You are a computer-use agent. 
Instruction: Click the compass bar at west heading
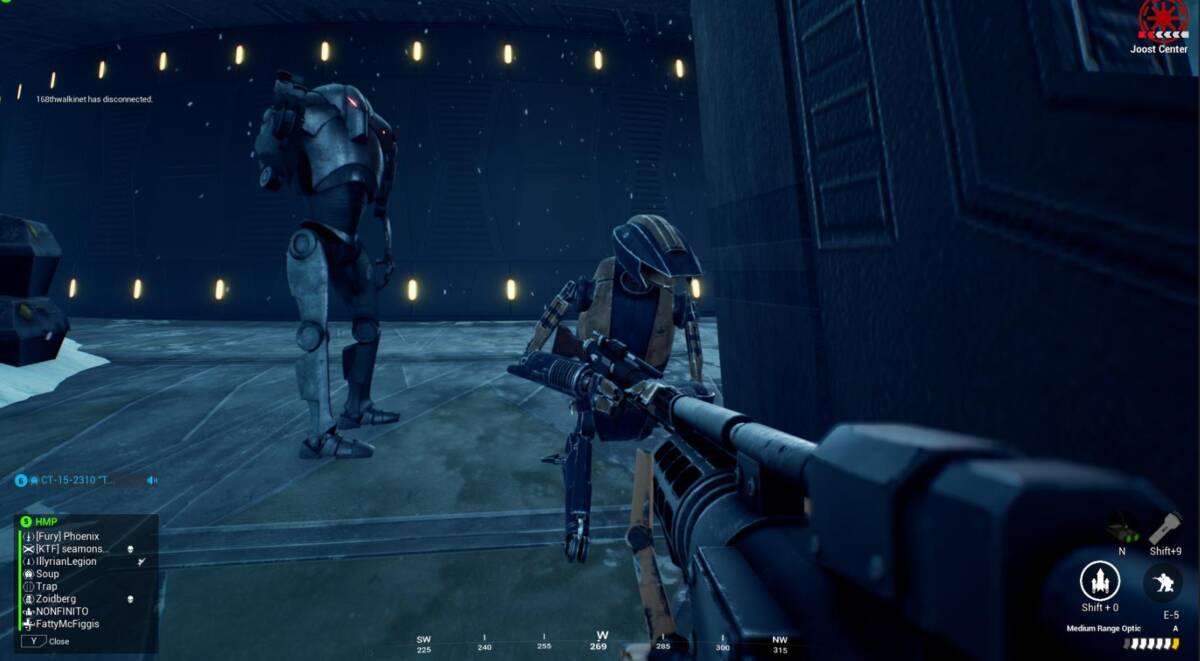pos(602,640)
